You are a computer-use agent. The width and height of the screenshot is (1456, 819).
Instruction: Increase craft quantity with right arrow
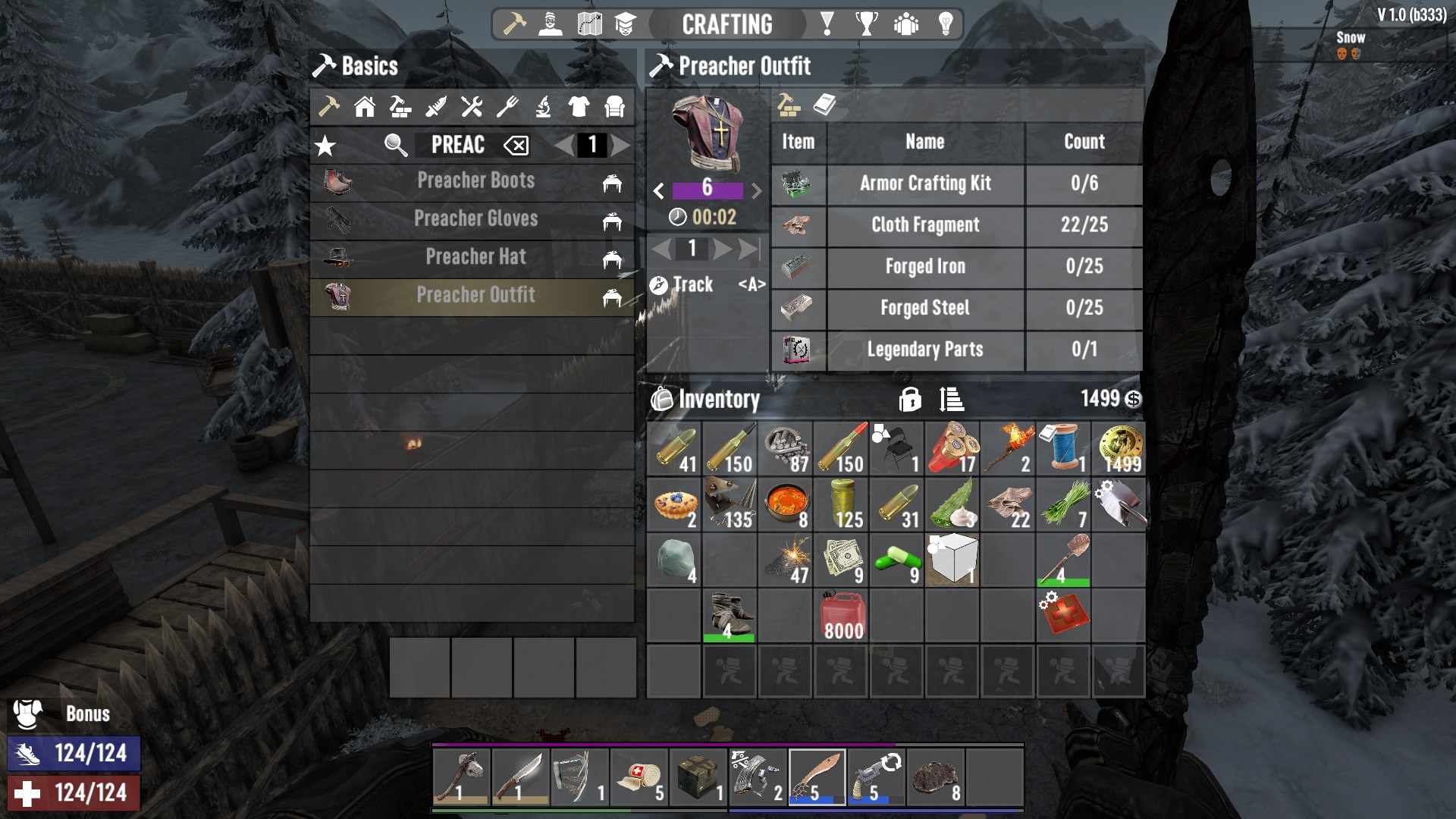(723, 249)
